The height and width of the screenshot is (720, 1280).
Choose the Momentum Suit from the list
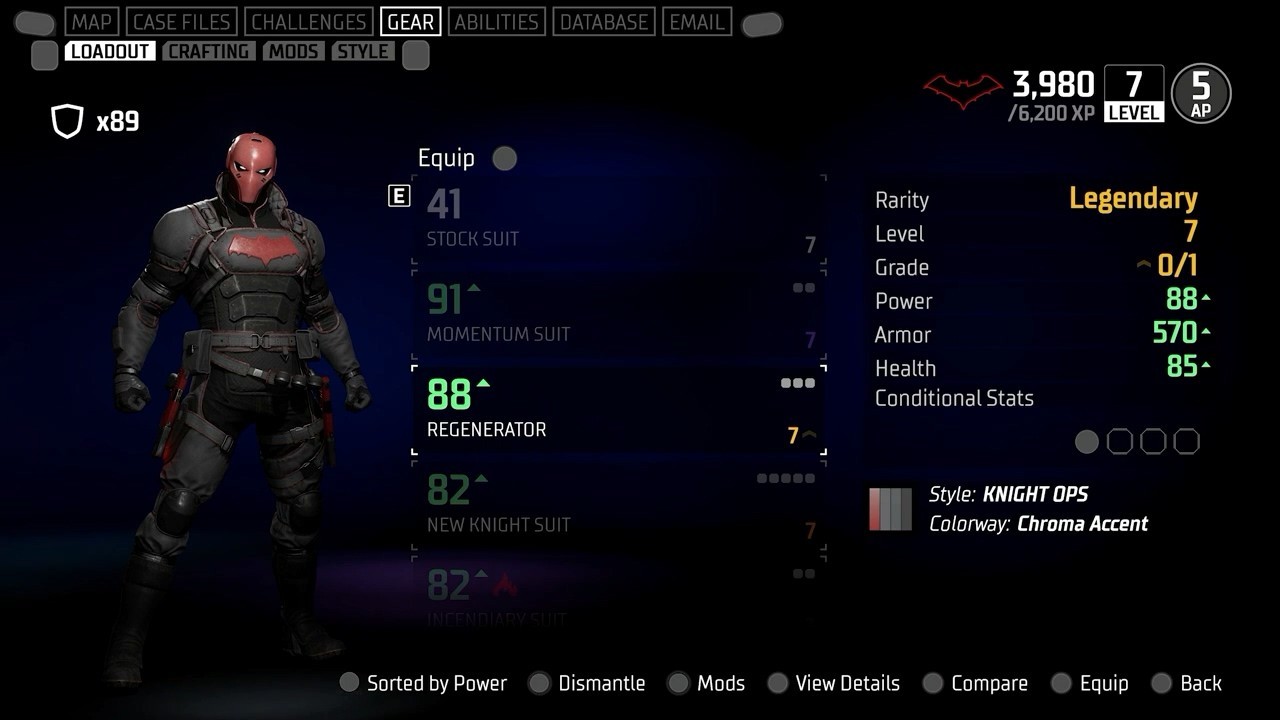pyautogui.click(x=619, y=315)
